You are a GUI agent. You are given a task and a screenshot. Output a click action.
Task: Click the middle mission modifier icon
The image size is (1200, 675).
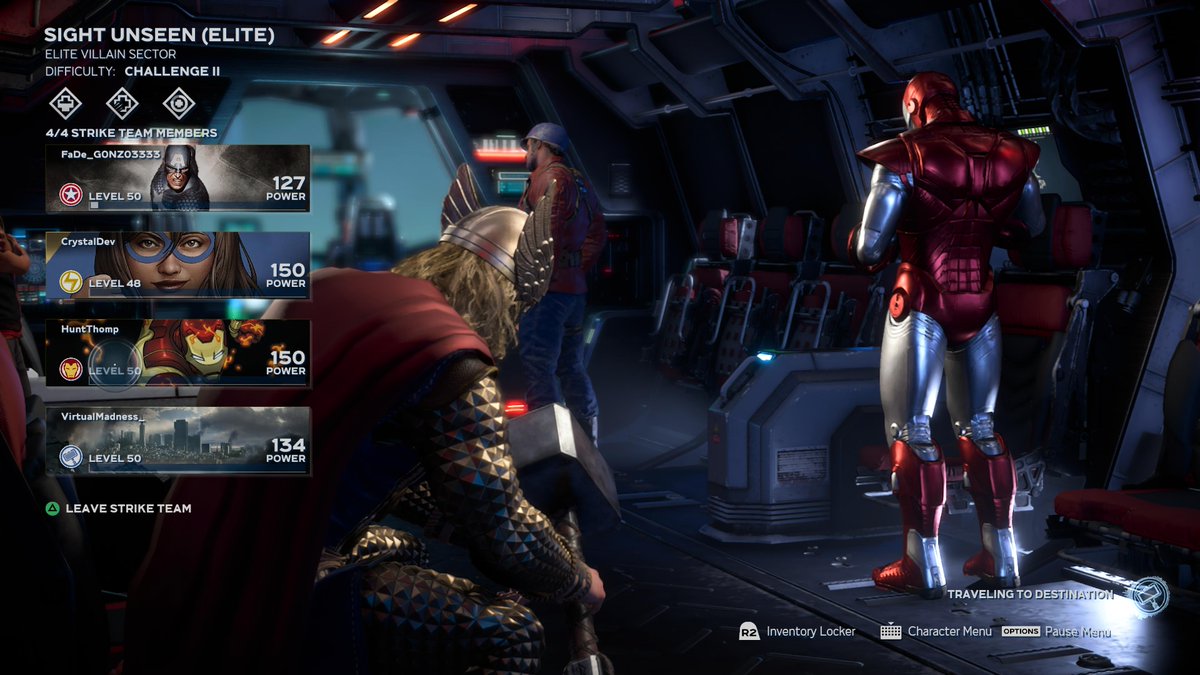pyautogui.click(x=122, y=102)
